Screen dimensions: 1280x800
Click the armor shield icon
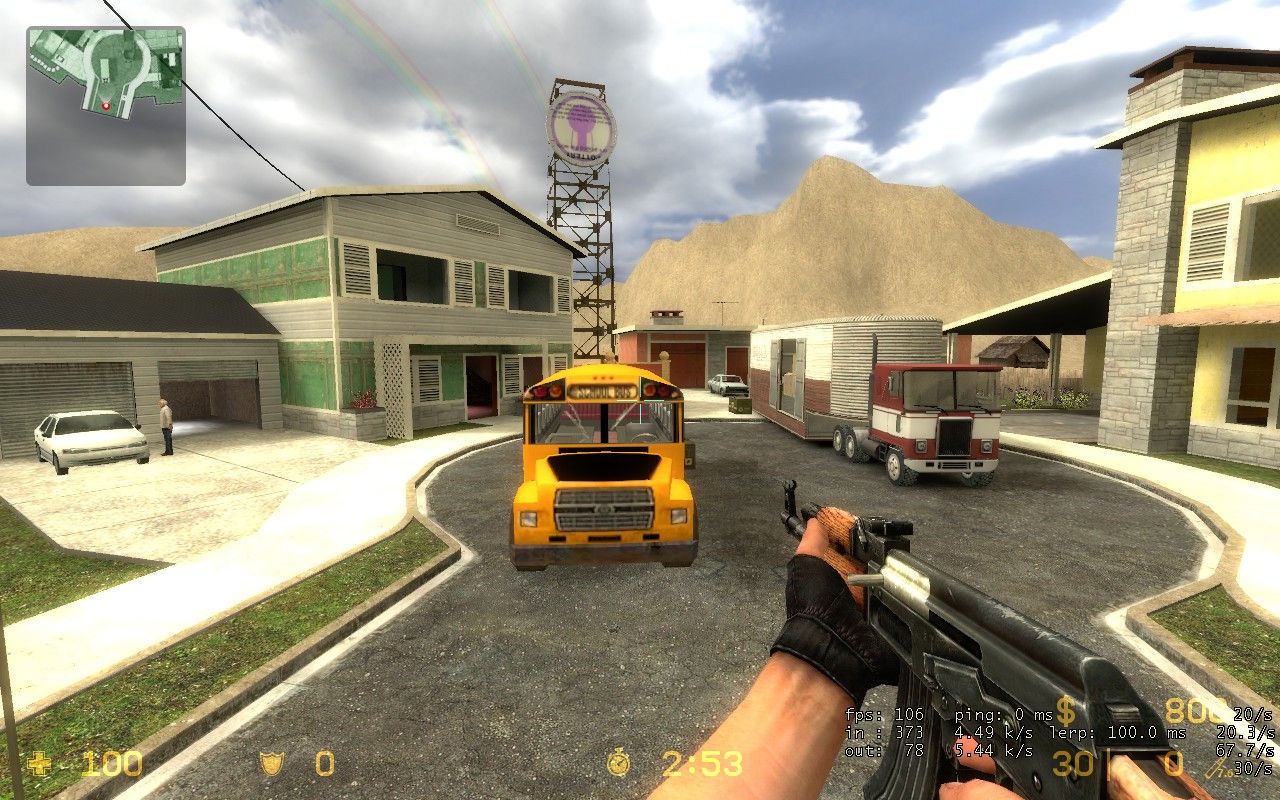click(x=271, y=765)
